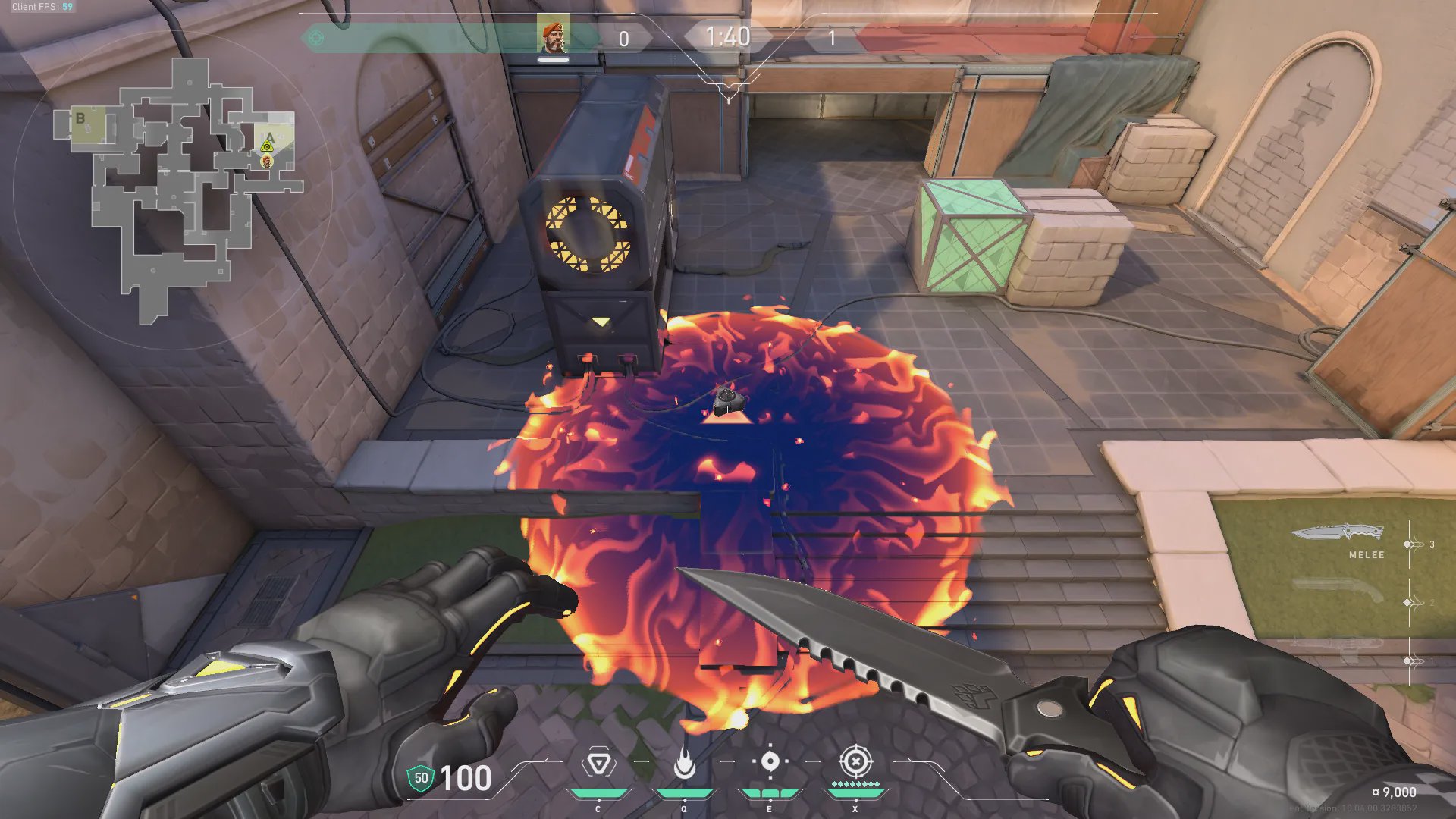Image resolution: width=1456 pixels, height=819 pixels.
Task: Click the minimap in the corner
Action: pyautogui.click(x=179, y=190)
